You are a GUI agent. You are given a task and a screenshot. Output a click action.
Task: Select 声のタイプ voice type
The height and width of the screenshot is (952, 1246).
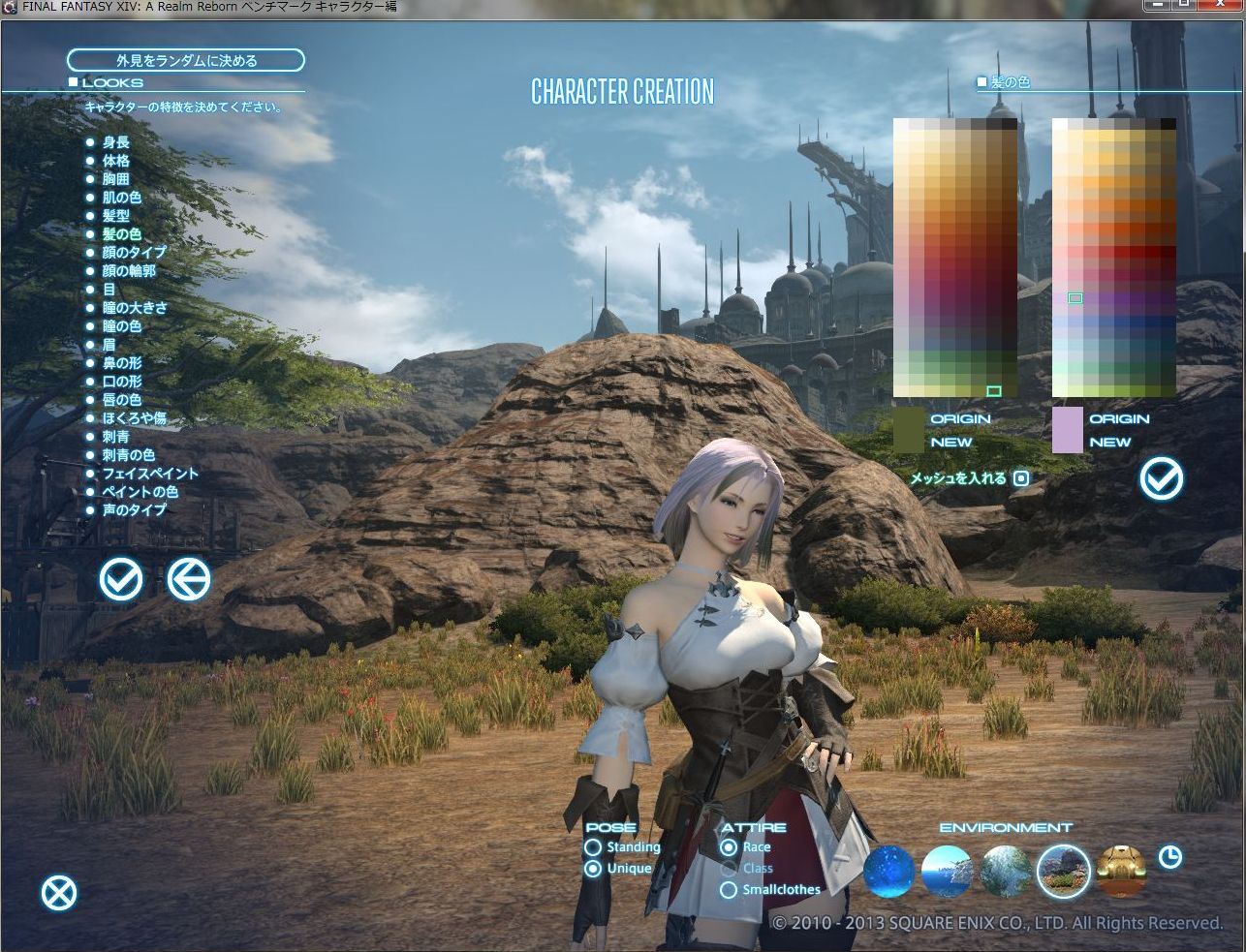[134, 510]
